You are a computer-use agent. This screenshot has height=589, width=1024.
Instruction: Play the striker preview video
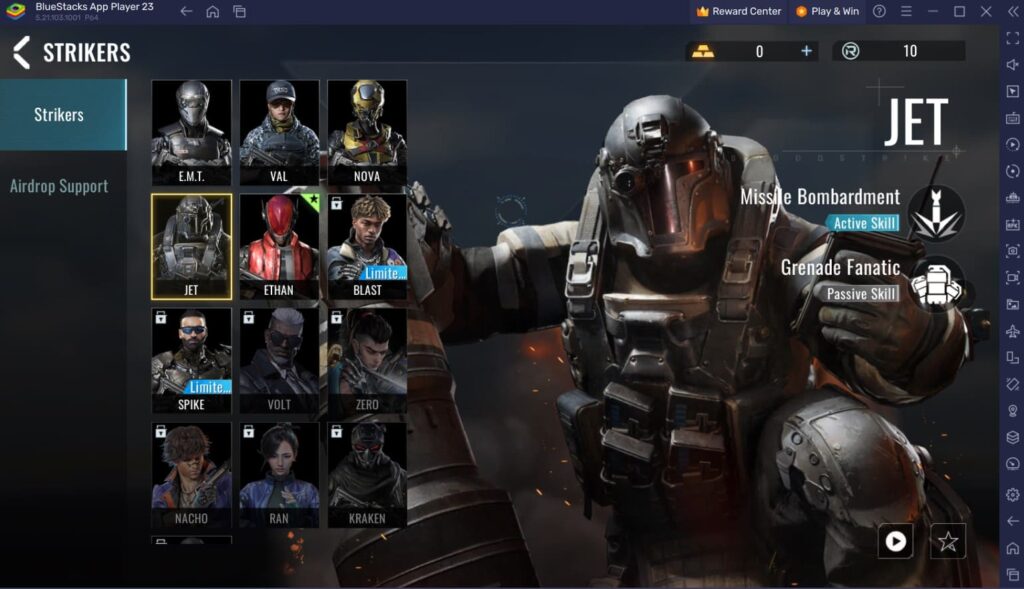895,541
